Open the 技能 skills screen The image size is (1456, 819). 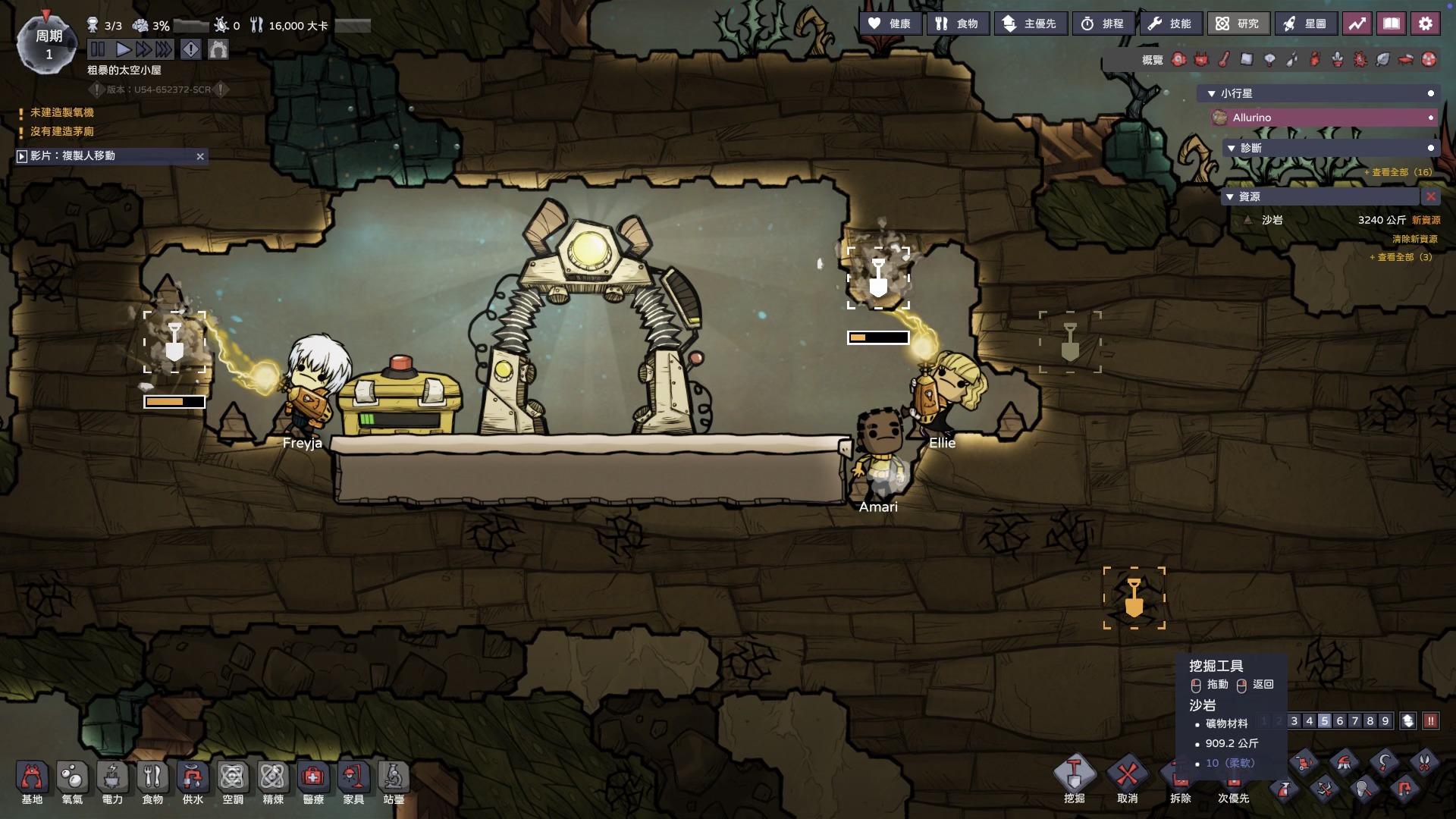[x=1170, y=24]
